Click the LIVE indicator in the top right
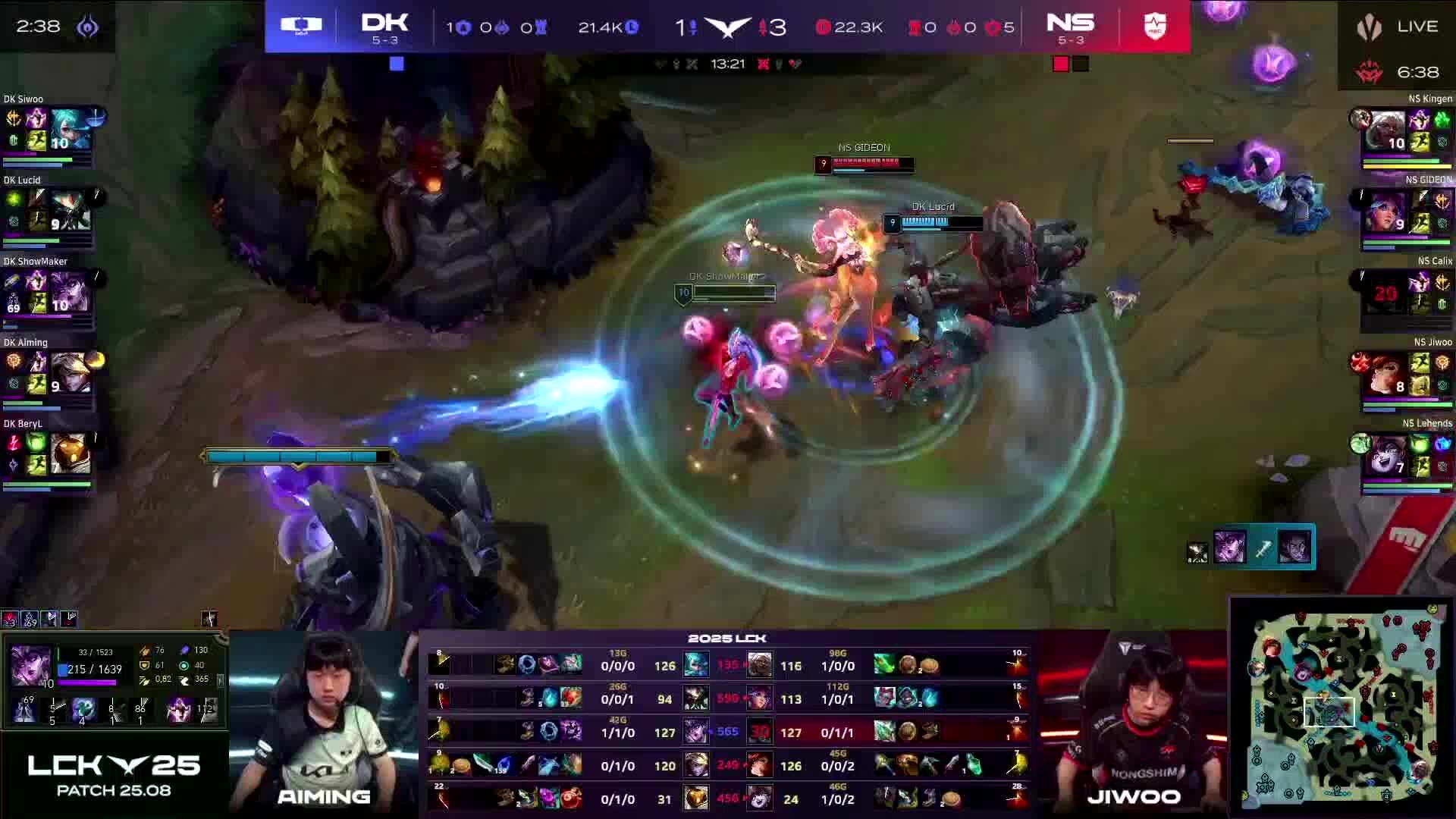 tap(1417, 27)
